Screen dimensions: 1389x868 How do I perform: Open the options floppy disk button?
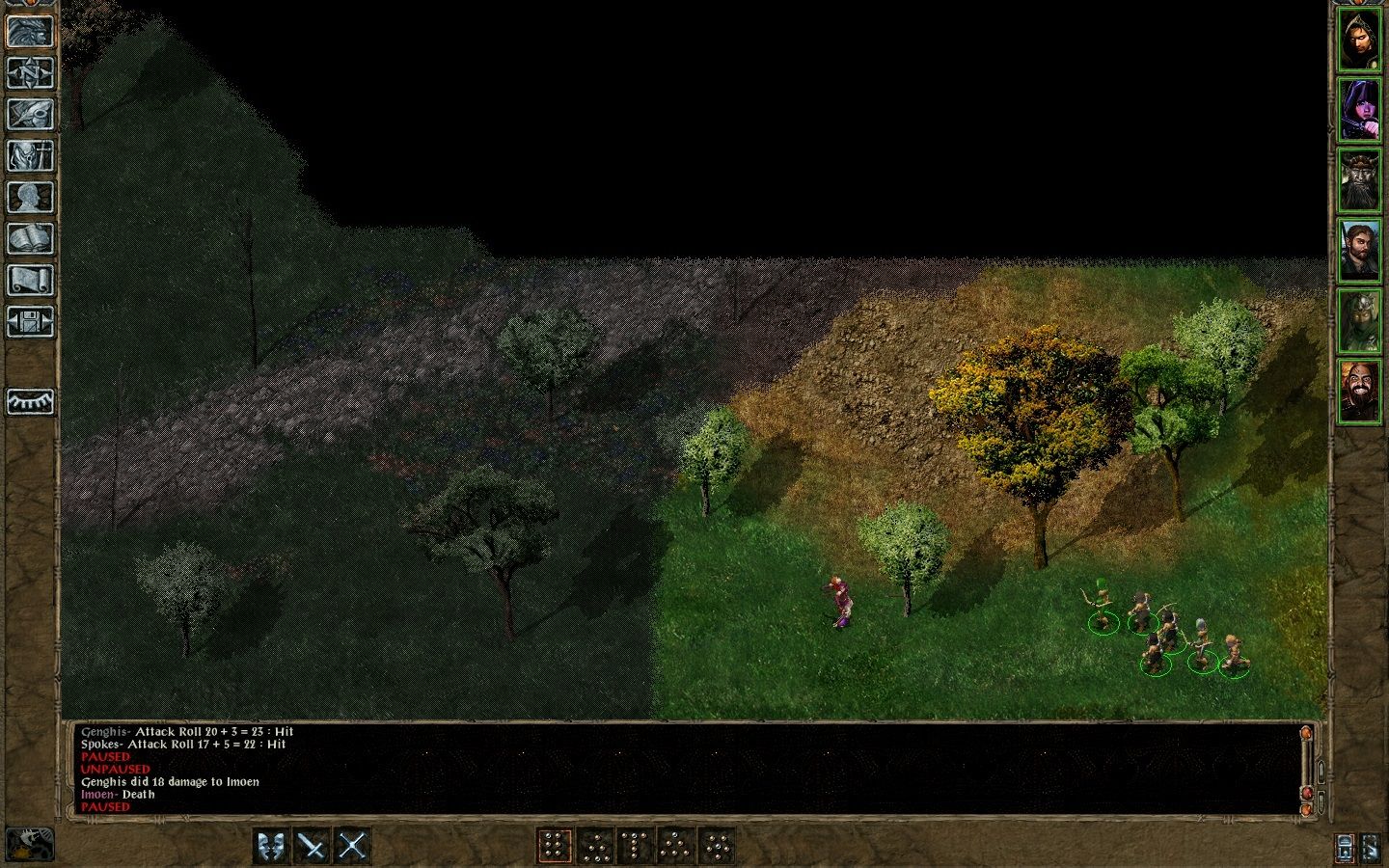(30, 321)
